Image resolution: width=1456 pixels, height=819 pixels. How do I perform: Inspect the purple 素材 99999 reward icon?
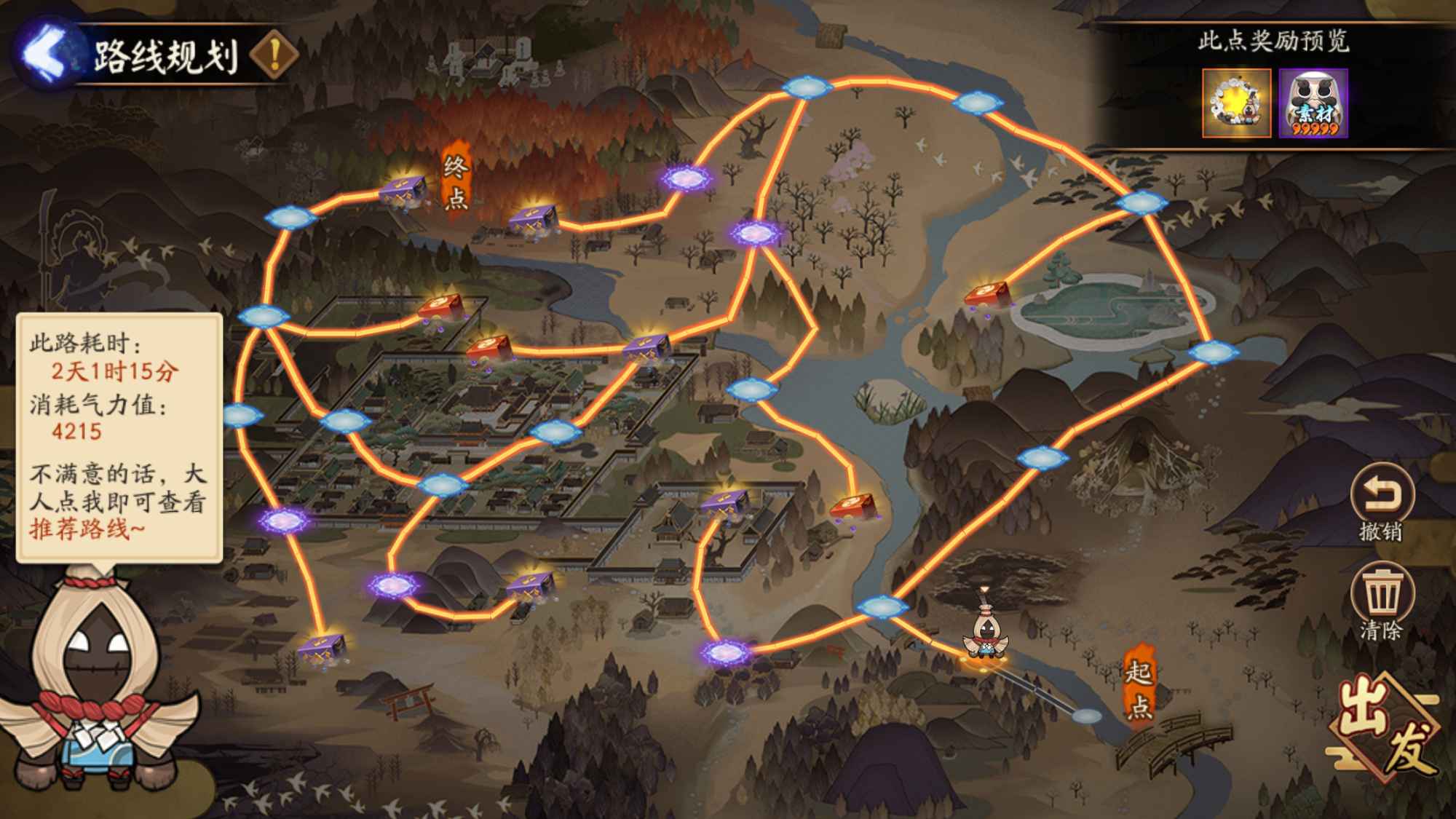tap(1313, 103)
